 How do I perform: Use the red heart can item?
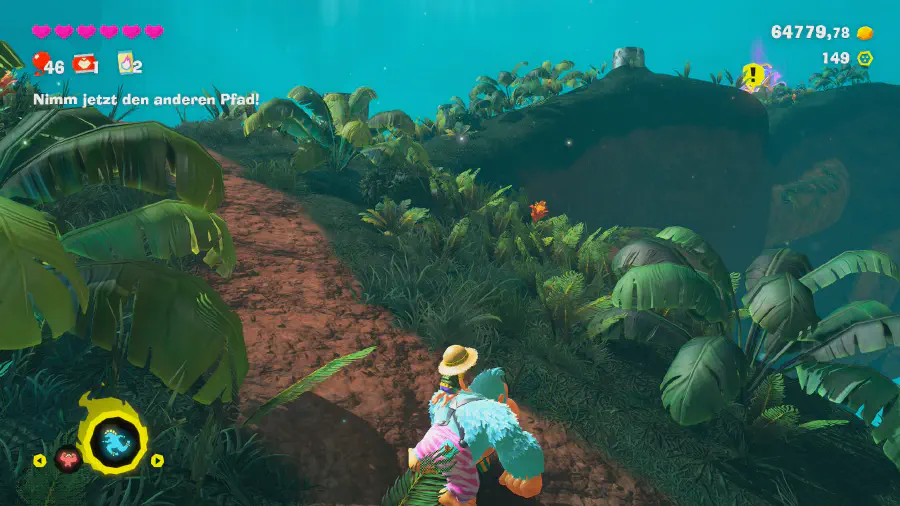click(86, 64)
